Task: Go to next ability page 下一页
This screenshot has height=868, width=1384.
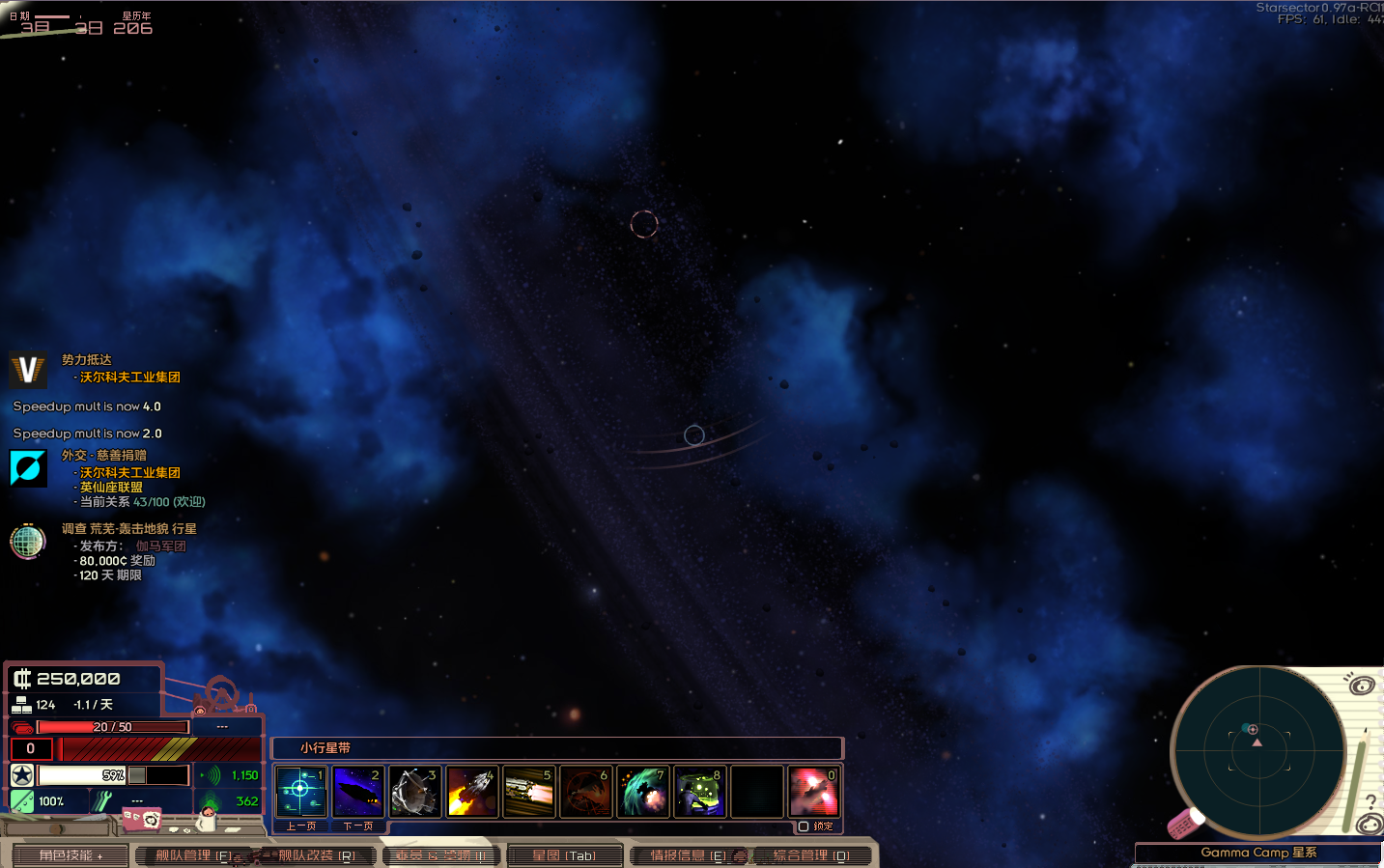Action: point(357,826)
